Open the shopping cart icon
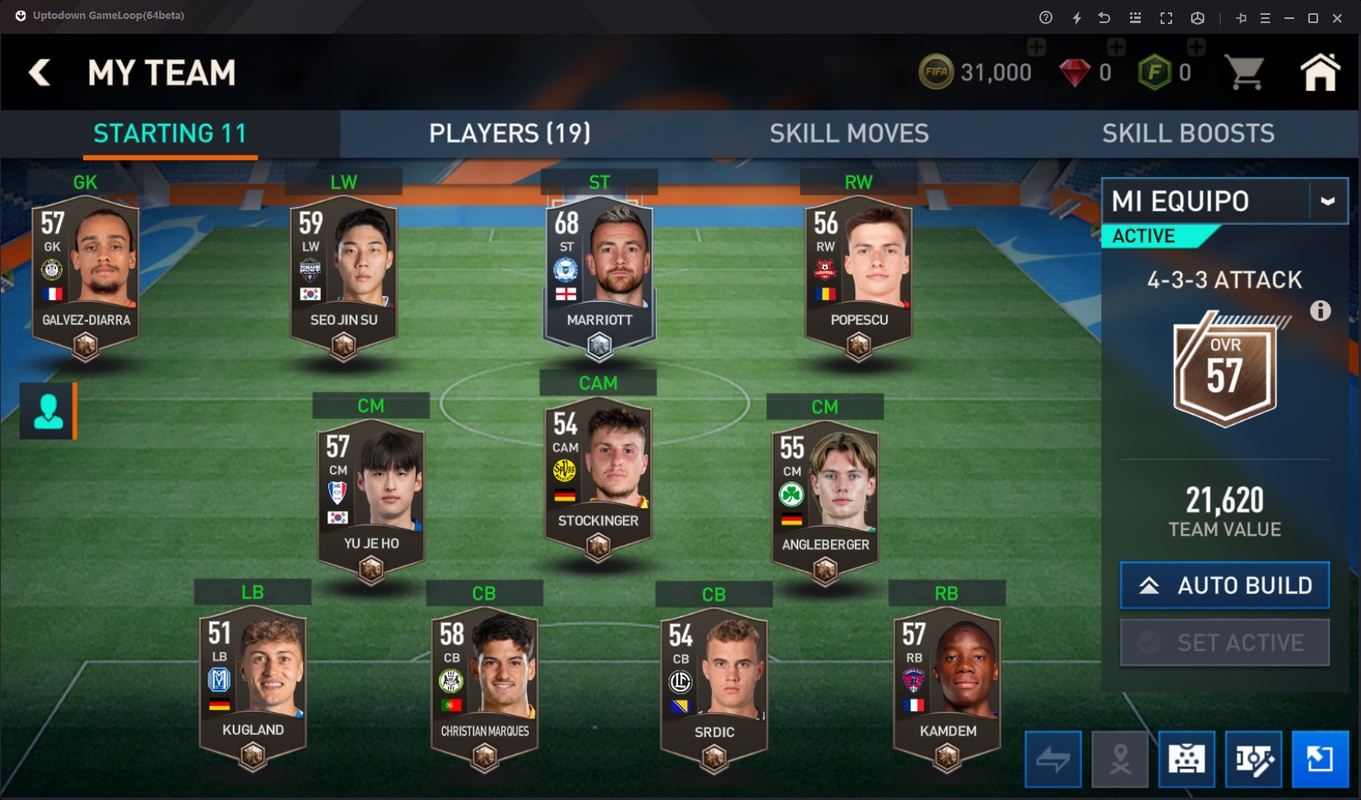The width and height of the screenshot is (1361, 800). point(1244,72)
